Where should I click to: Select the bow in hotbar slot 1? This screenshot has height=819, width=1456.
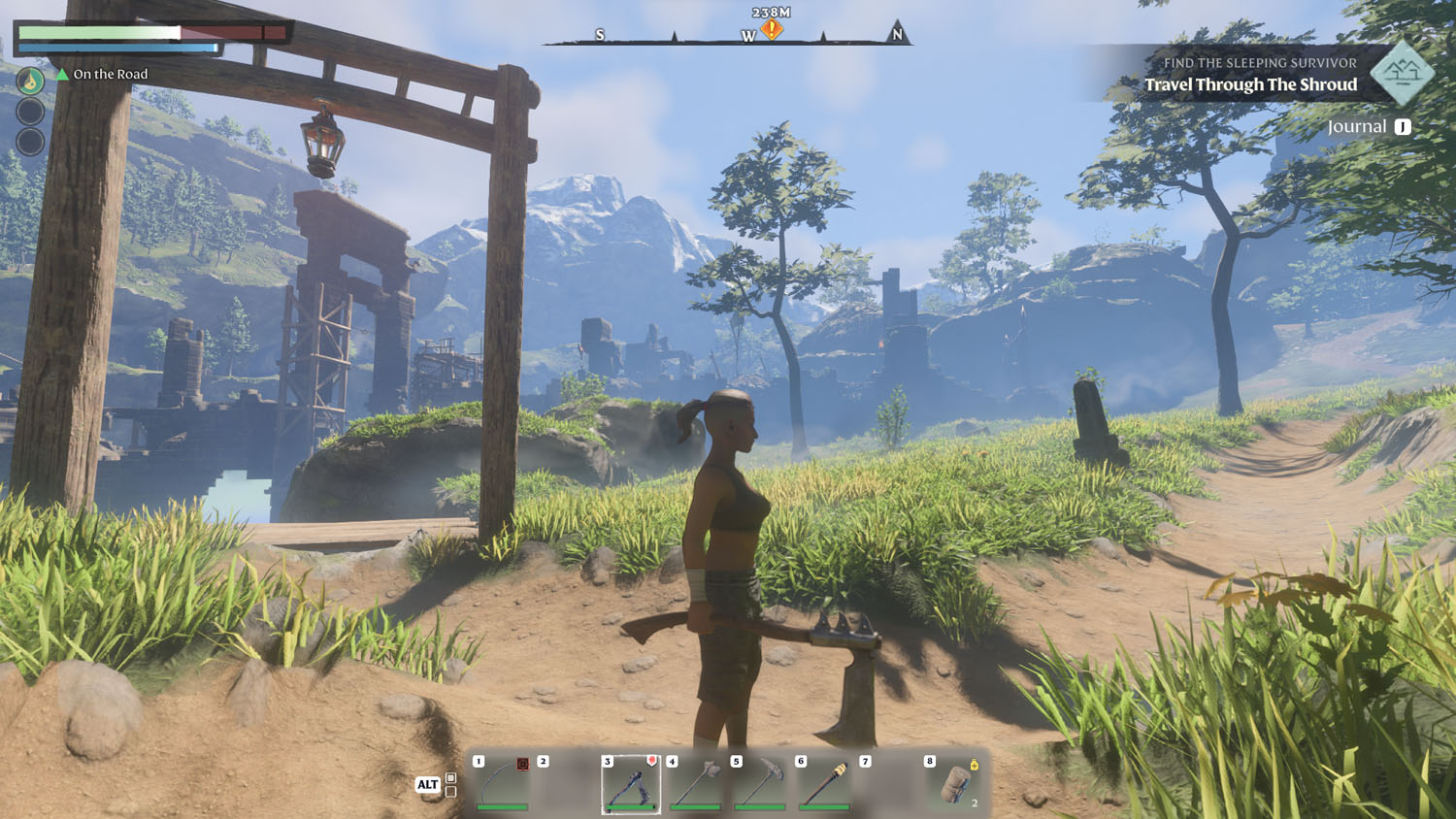point(502,782)
